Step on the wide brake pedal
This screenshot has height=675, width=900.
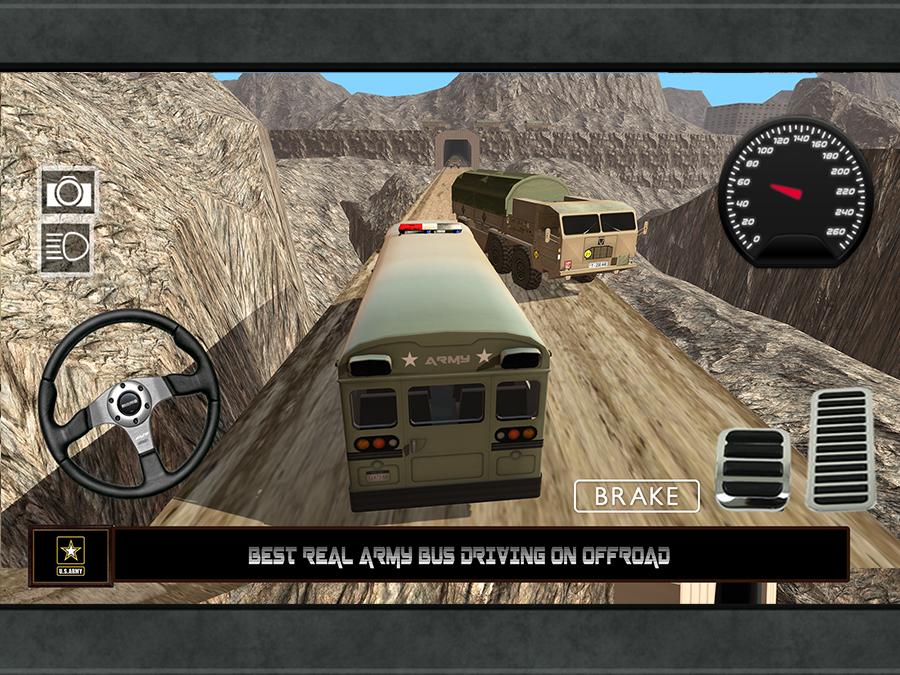click(752, 469)
